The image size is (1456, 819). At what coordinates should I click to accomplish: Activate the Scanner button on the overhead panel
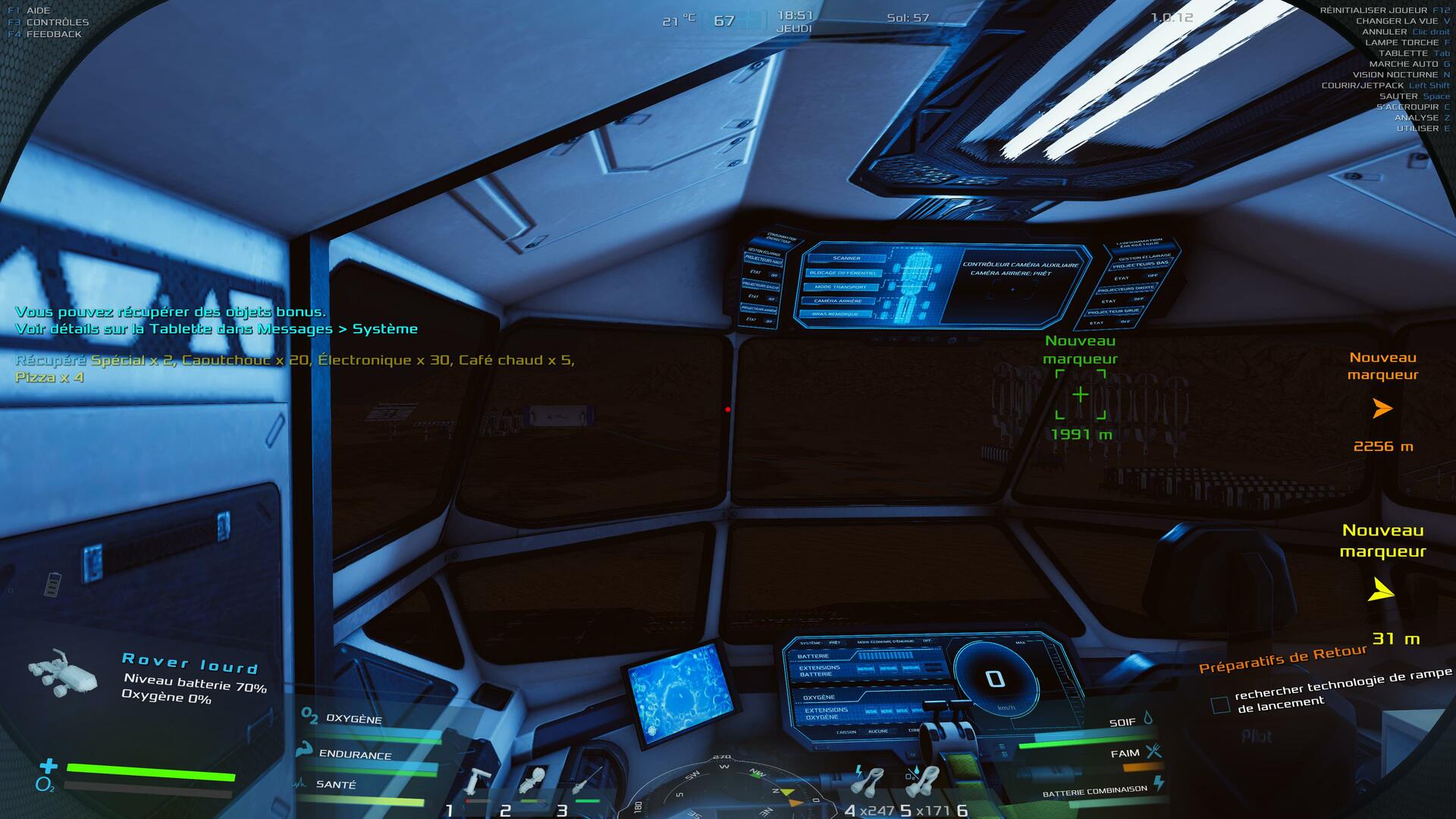(847, 259)
